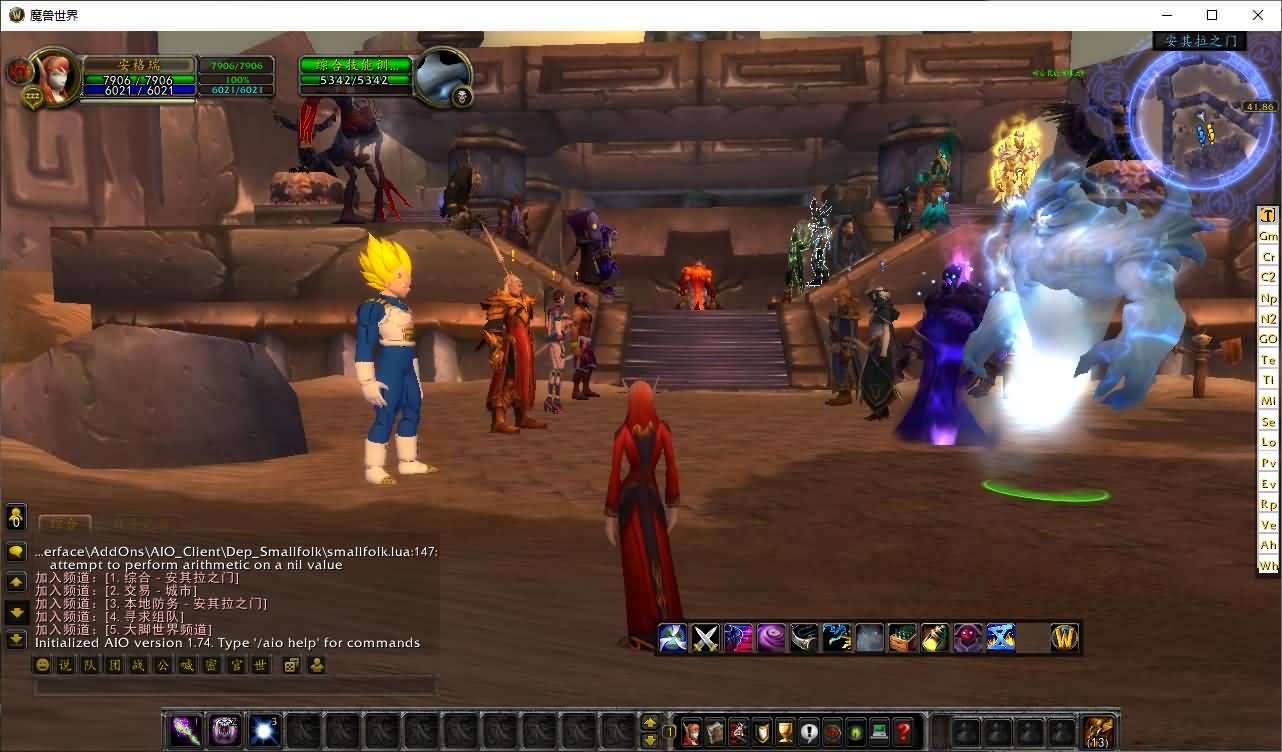This screenshot has width=1282, height=752.
Task: Cast the glowing white burst spell in slot three
Action: (x=264, y=731)
